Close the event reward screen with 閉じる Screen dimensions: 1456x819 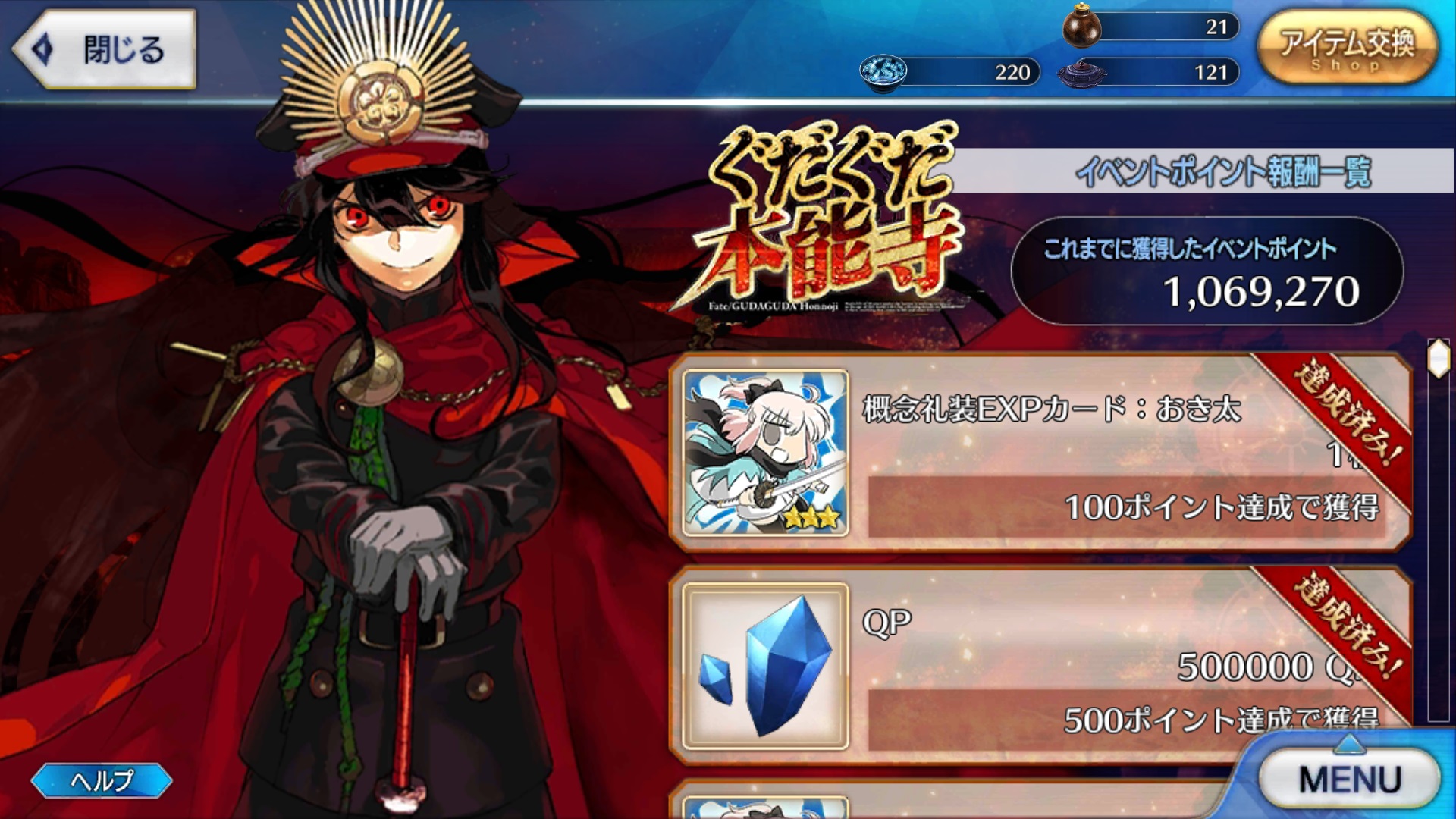tap(105, 50)
